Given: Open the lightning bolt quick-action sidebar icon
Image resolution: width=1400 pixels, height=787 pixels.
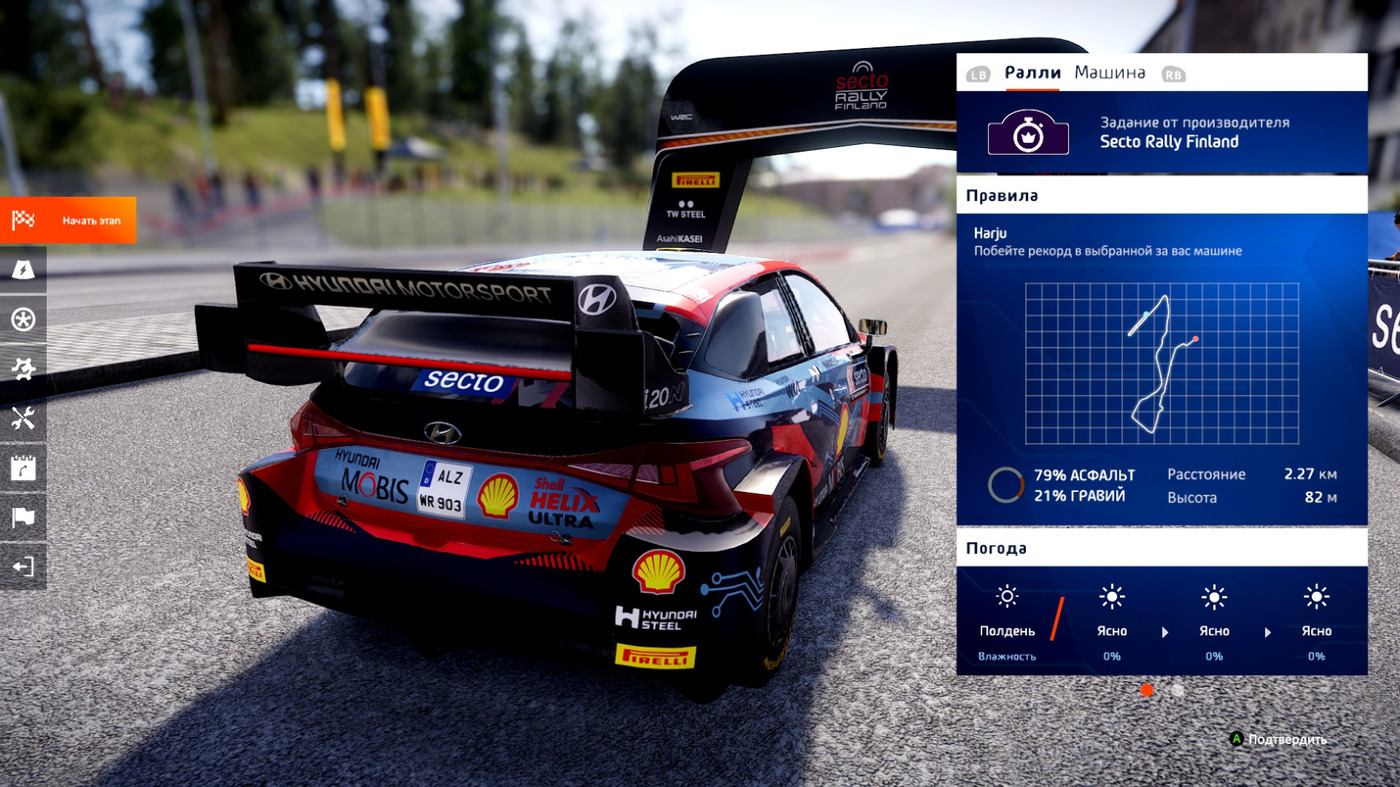Looking at the screenshot, I should pyautogui.click(x=22, y=268).
